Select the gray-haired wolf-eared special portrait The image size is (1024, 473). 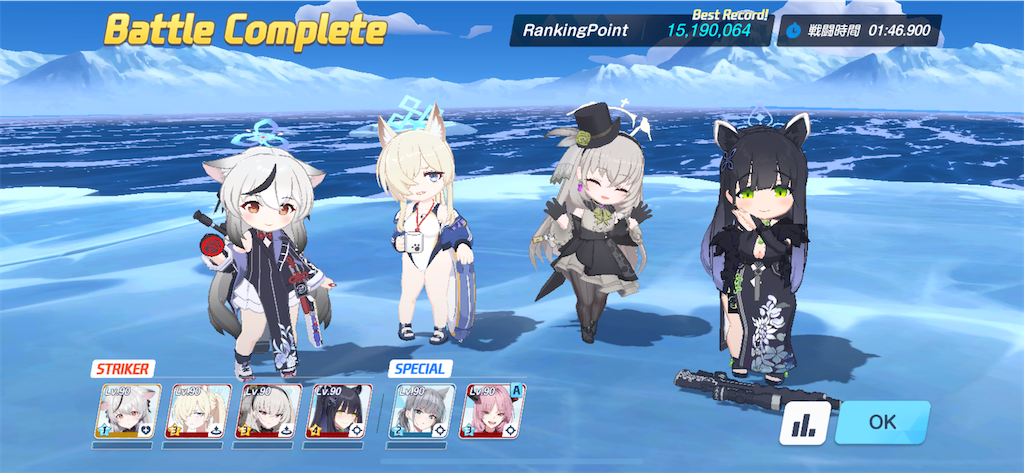(422, 412)
